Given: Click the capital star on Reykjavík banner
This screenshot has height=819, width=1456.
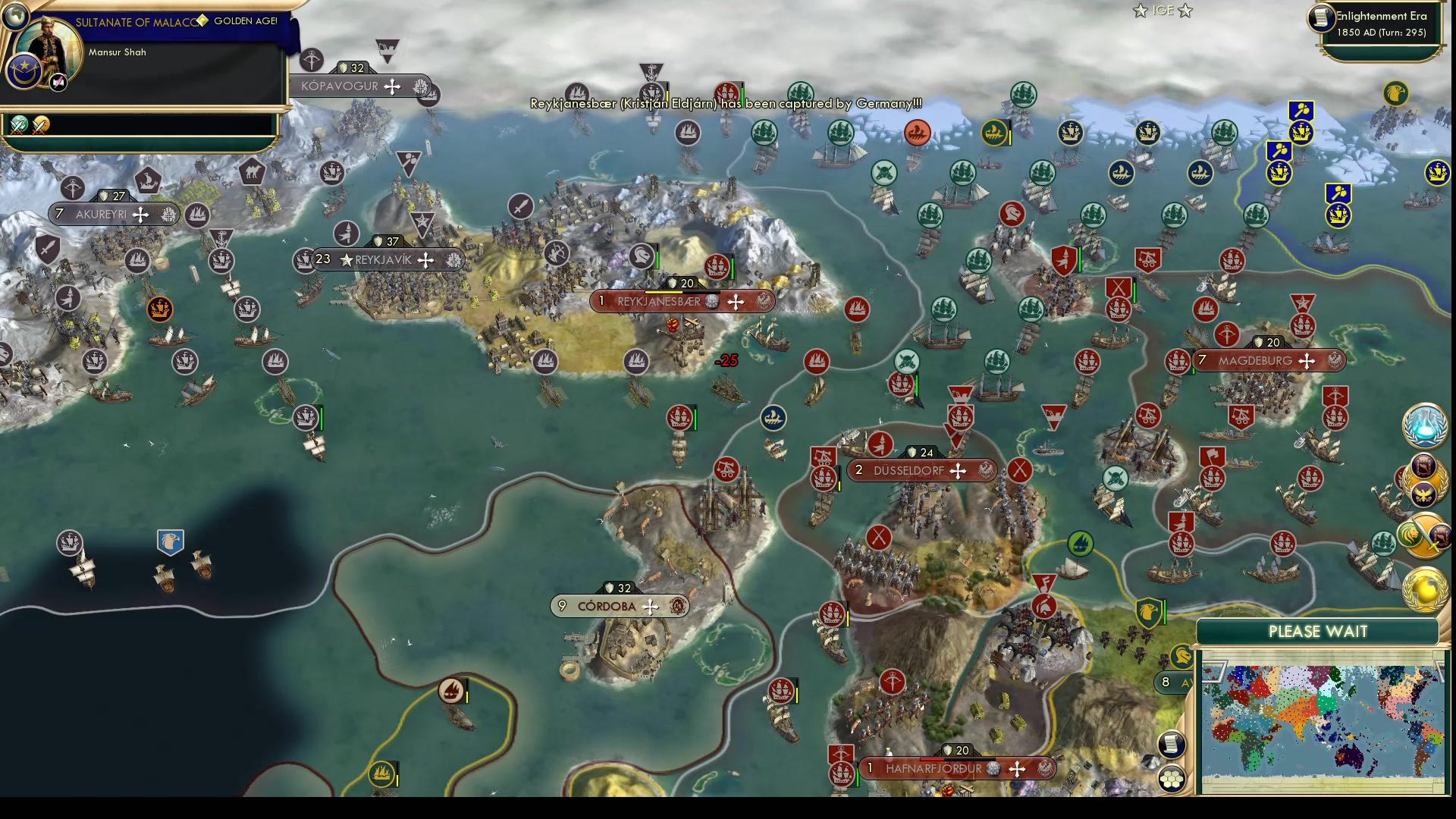Looking at the screenshot, I should (x=347, y=259).
